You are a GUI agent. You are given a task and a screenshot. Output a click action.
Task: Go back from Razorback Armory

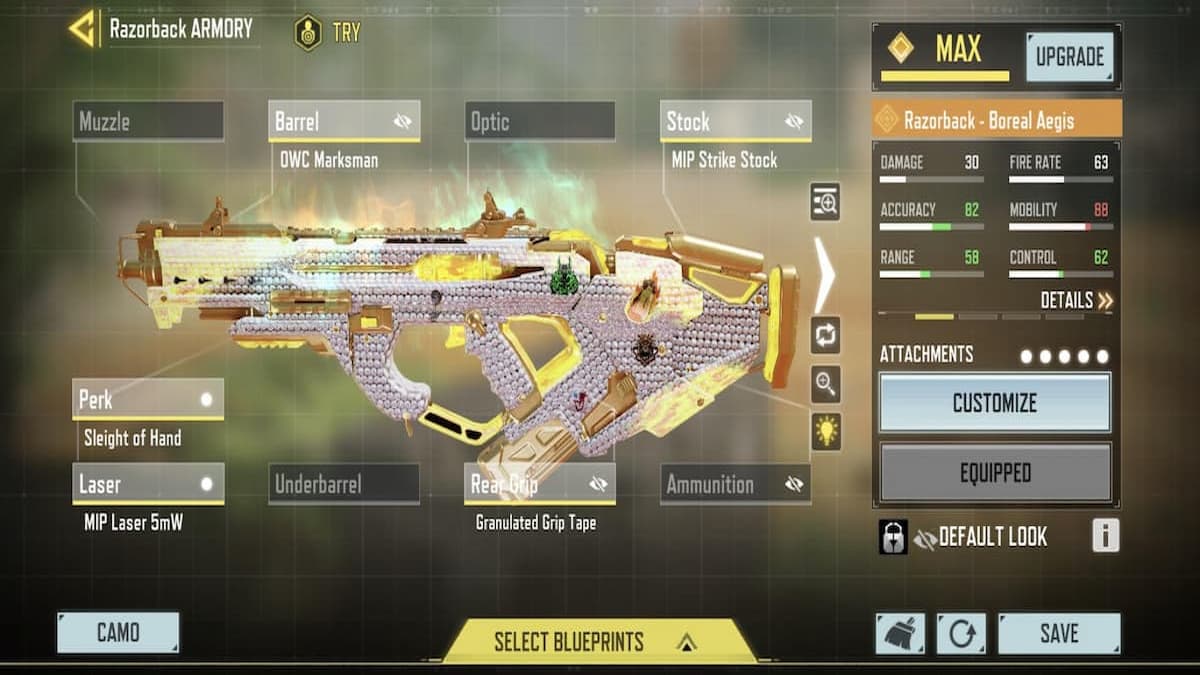coord(83,28)
